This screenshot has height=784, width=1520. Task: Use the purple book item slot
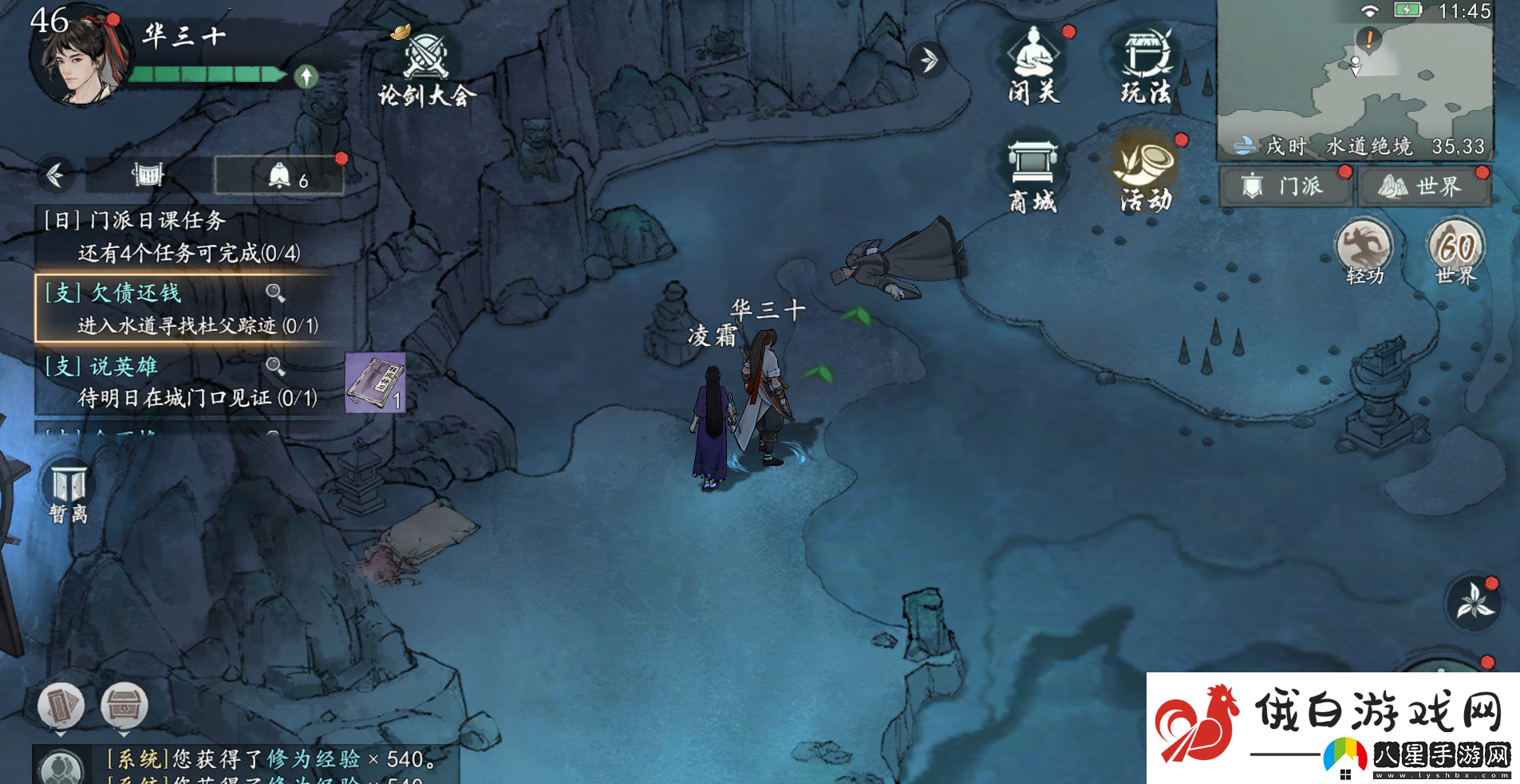coord(375,383)
